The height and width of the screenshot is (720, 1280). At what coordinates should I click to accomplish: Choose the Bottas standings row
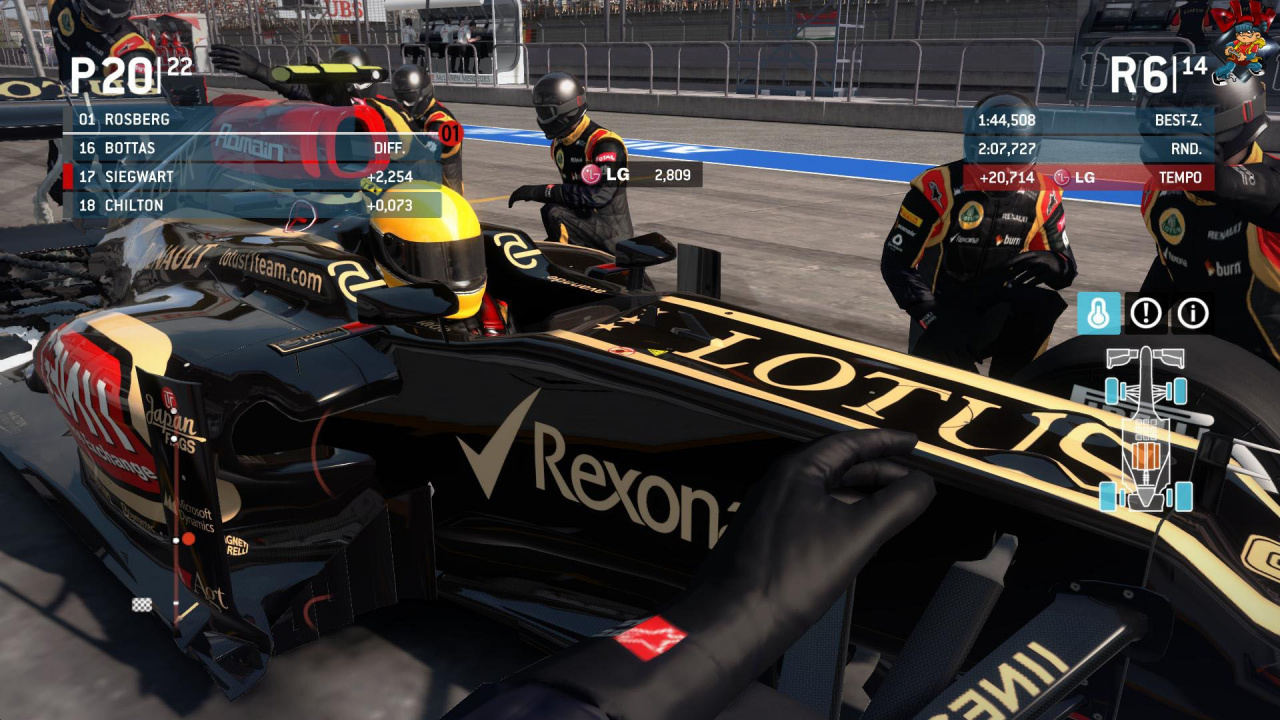click(252, 148)
